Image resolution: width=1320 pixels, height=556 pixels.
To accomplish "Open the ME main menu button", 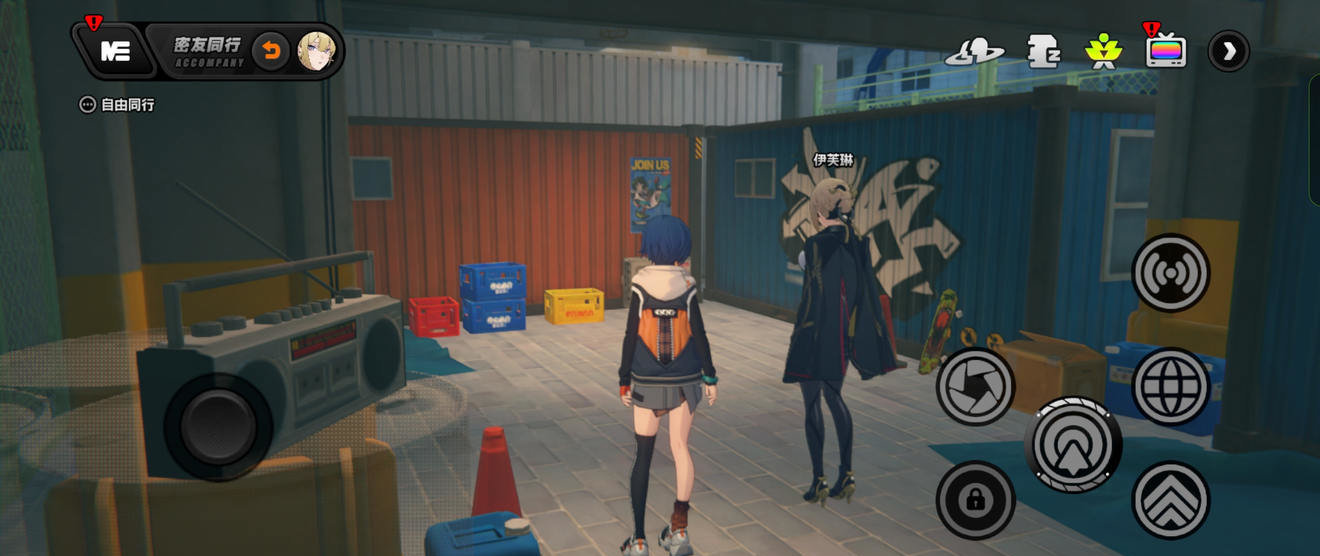I will pos(115,52).
